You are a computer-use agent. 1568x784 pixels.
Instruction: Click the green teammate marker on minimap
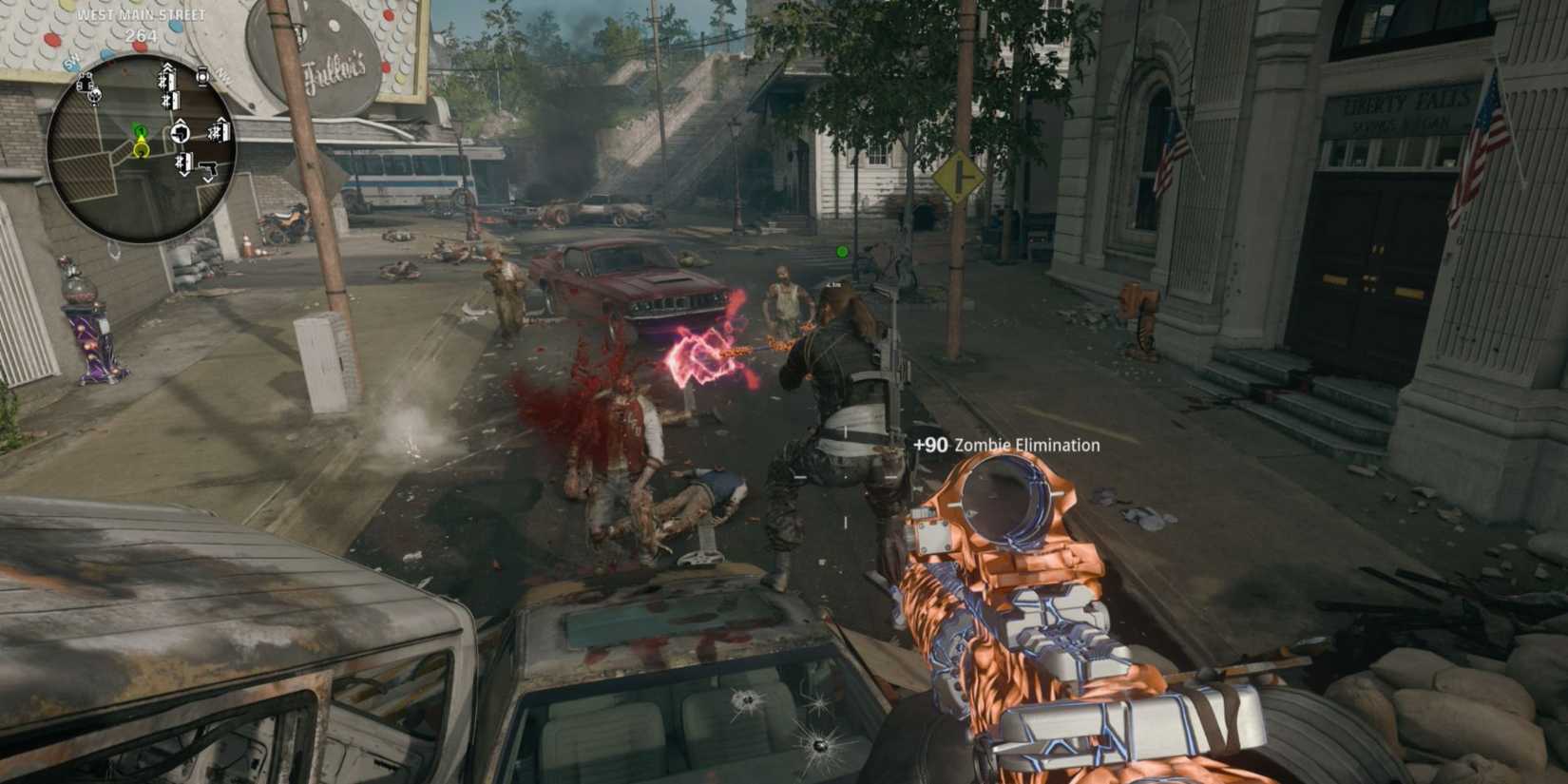pos(141,130)
